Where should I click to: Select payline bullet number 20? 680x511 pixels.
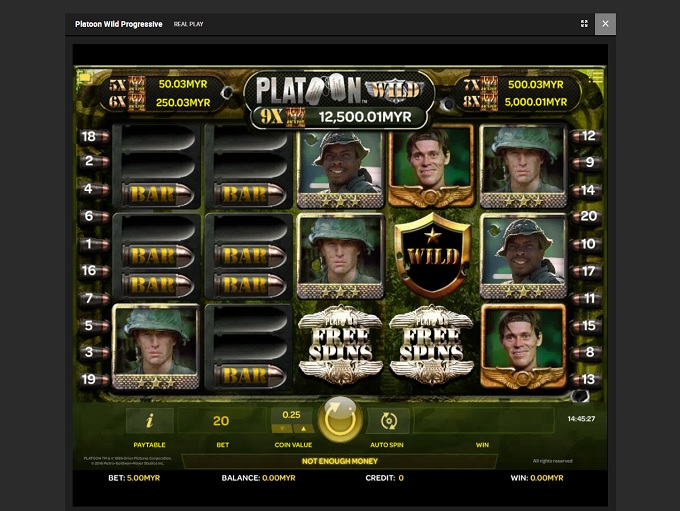pyautogui.click(x=588, y=216)
